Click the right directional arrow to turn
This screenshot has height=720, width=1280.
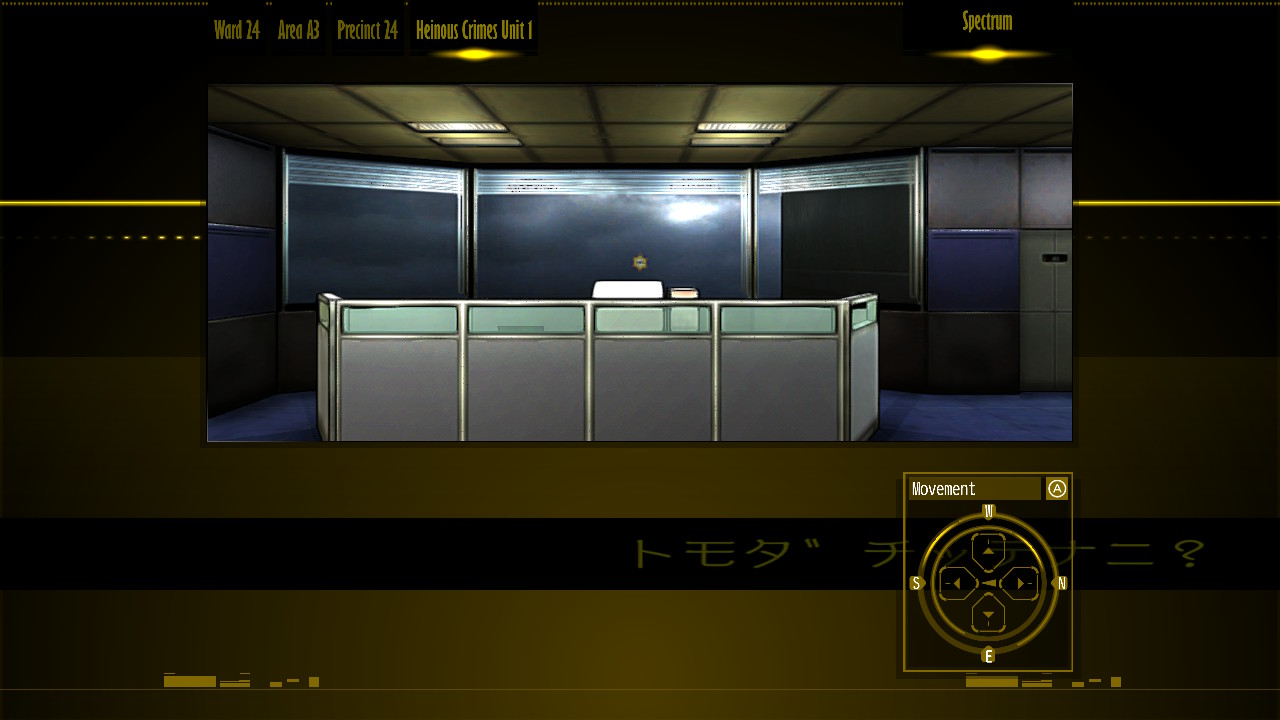coord(1021,583)
